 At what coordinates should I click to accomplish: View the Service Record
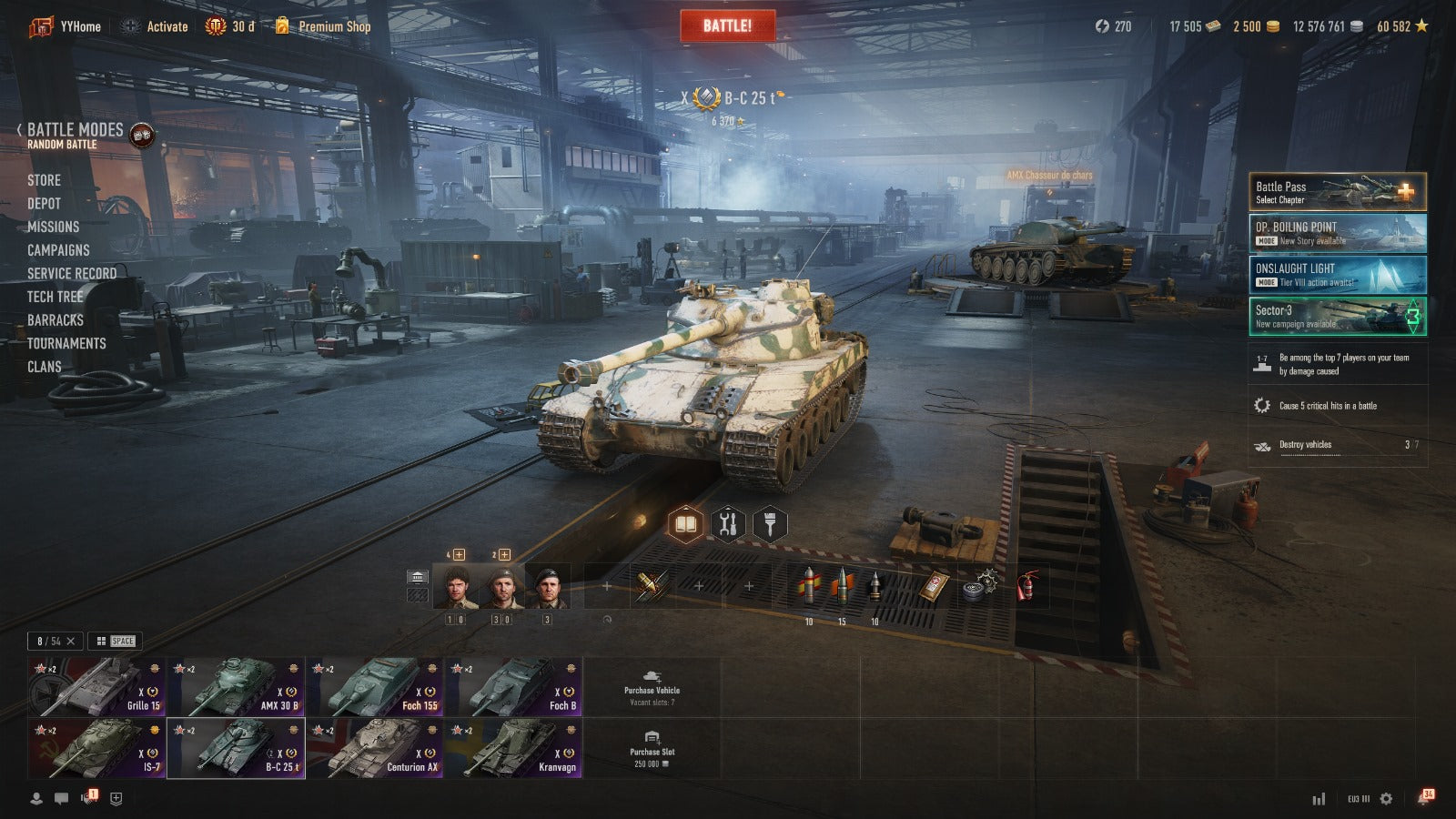(71, 273)
